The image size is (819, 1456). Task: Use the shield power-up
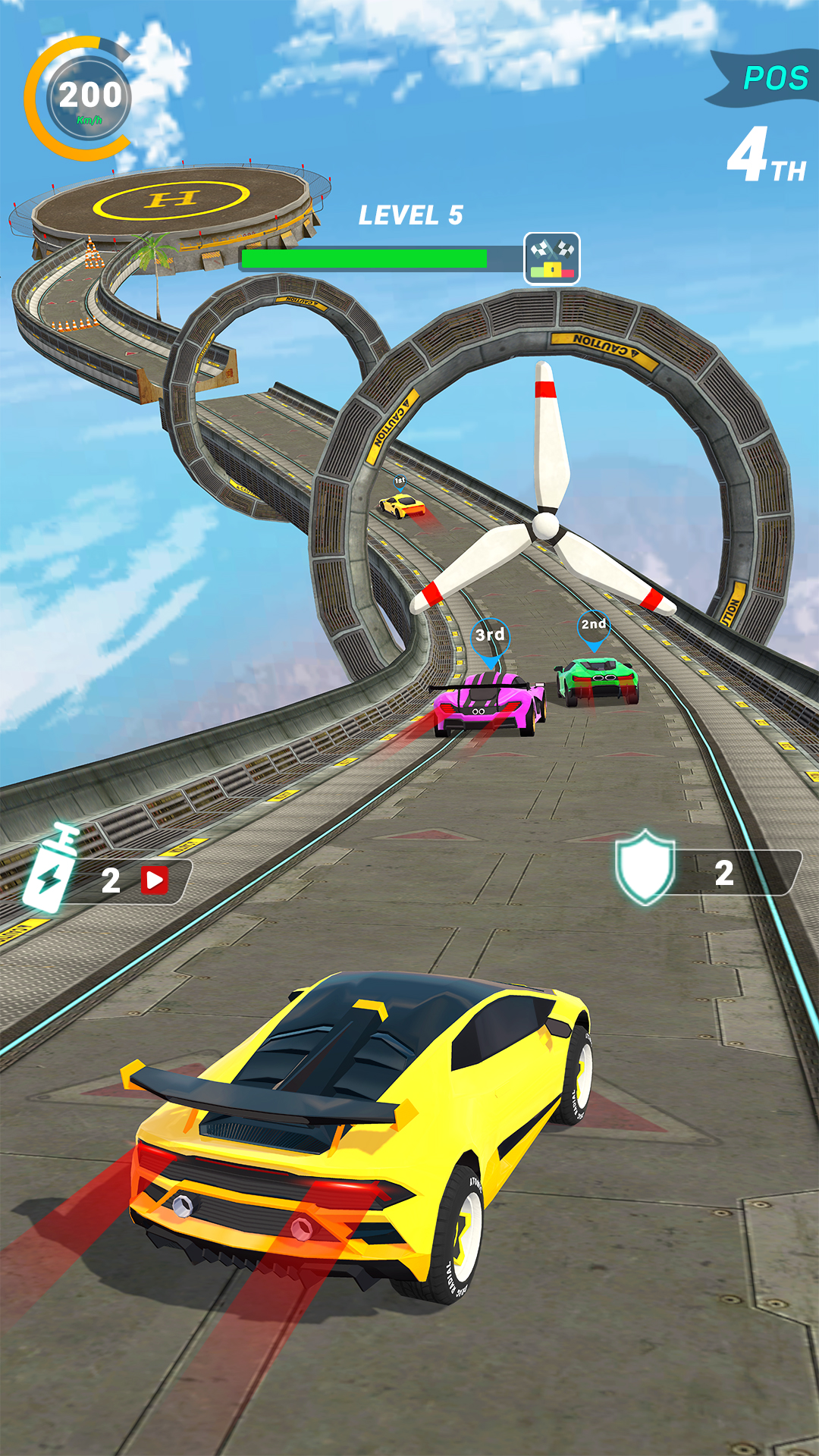[646, 868]
